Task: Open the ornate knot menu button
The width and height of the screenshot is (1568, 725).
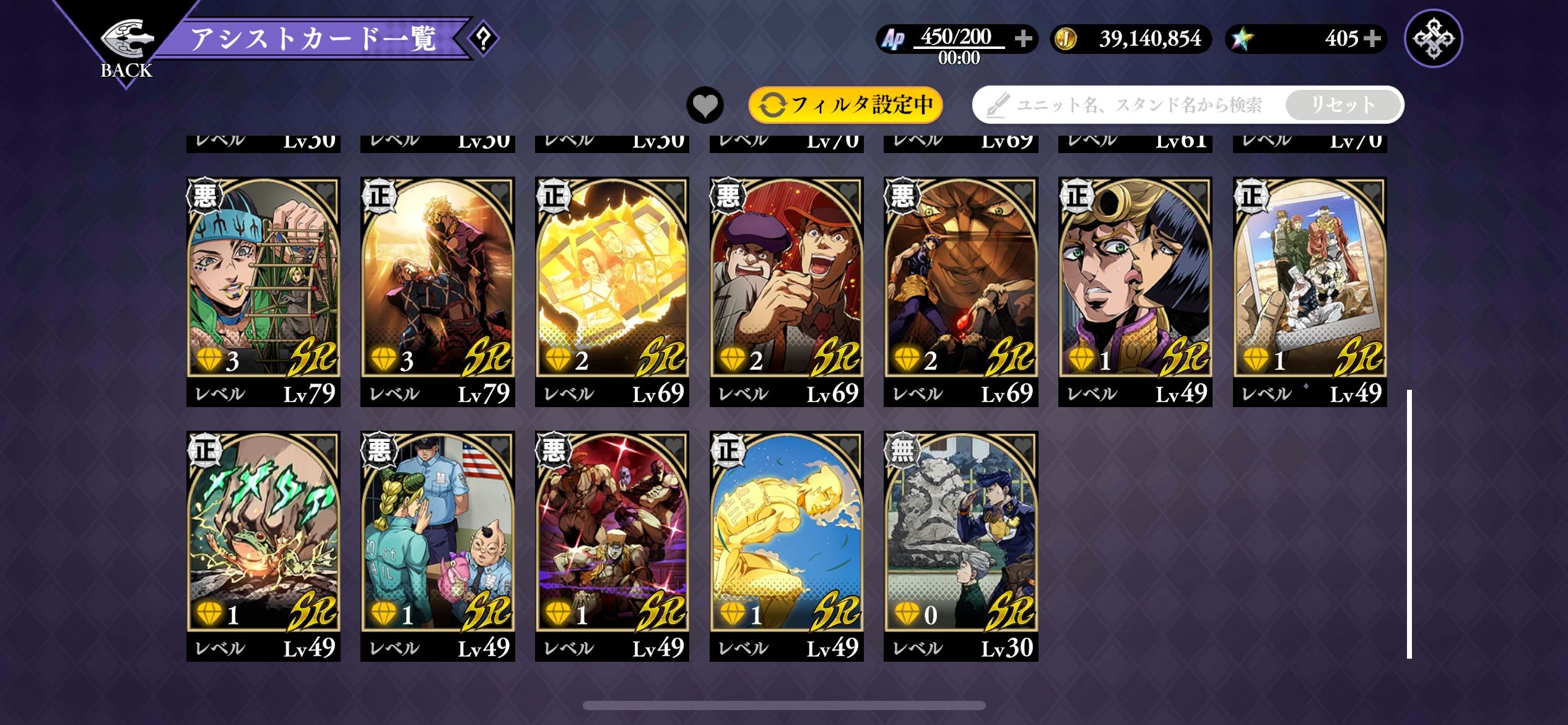Action: (1433, 38)
